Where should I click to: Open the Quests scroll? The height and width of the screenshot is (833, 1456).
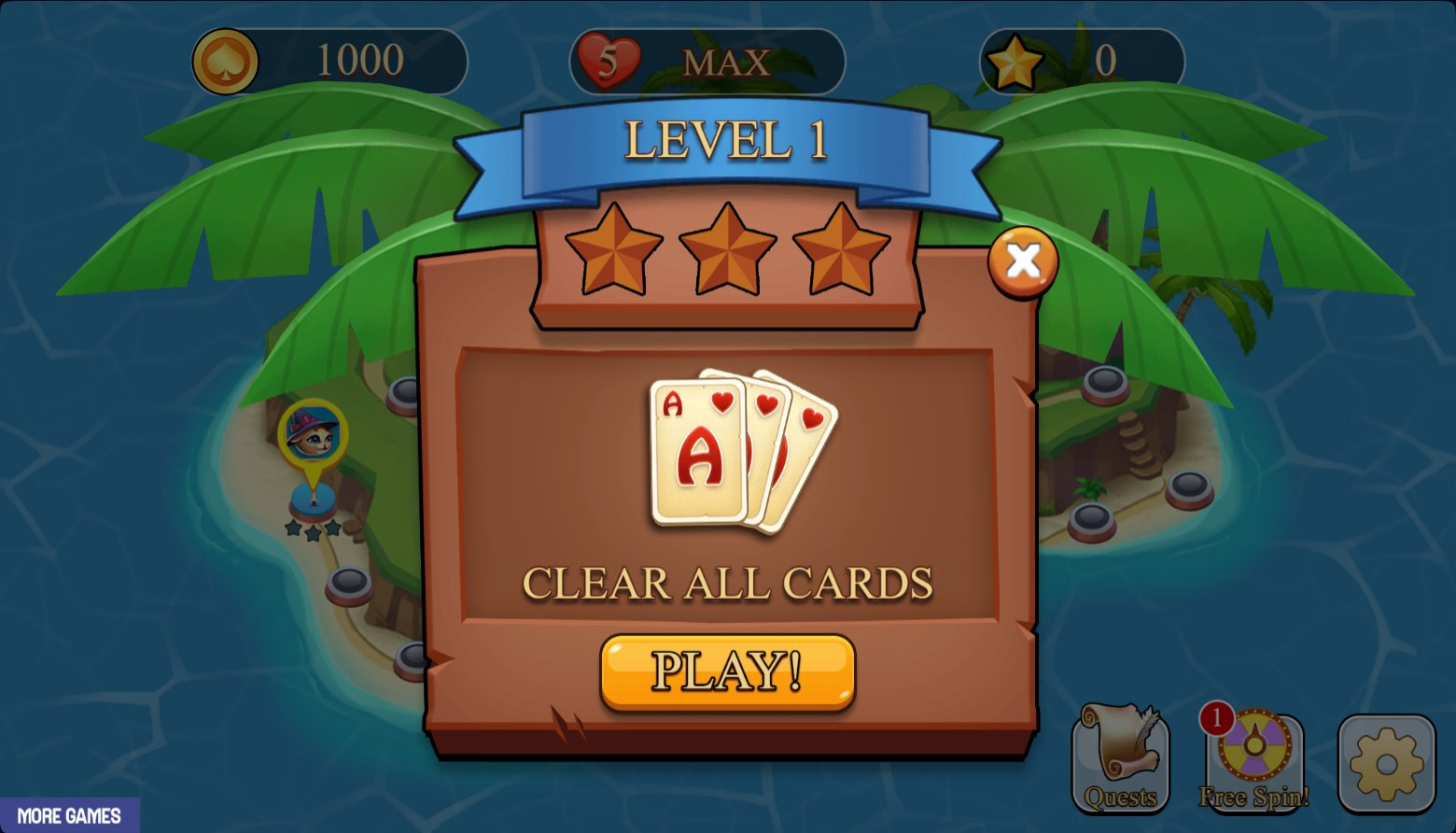[x=1120, y=759]
